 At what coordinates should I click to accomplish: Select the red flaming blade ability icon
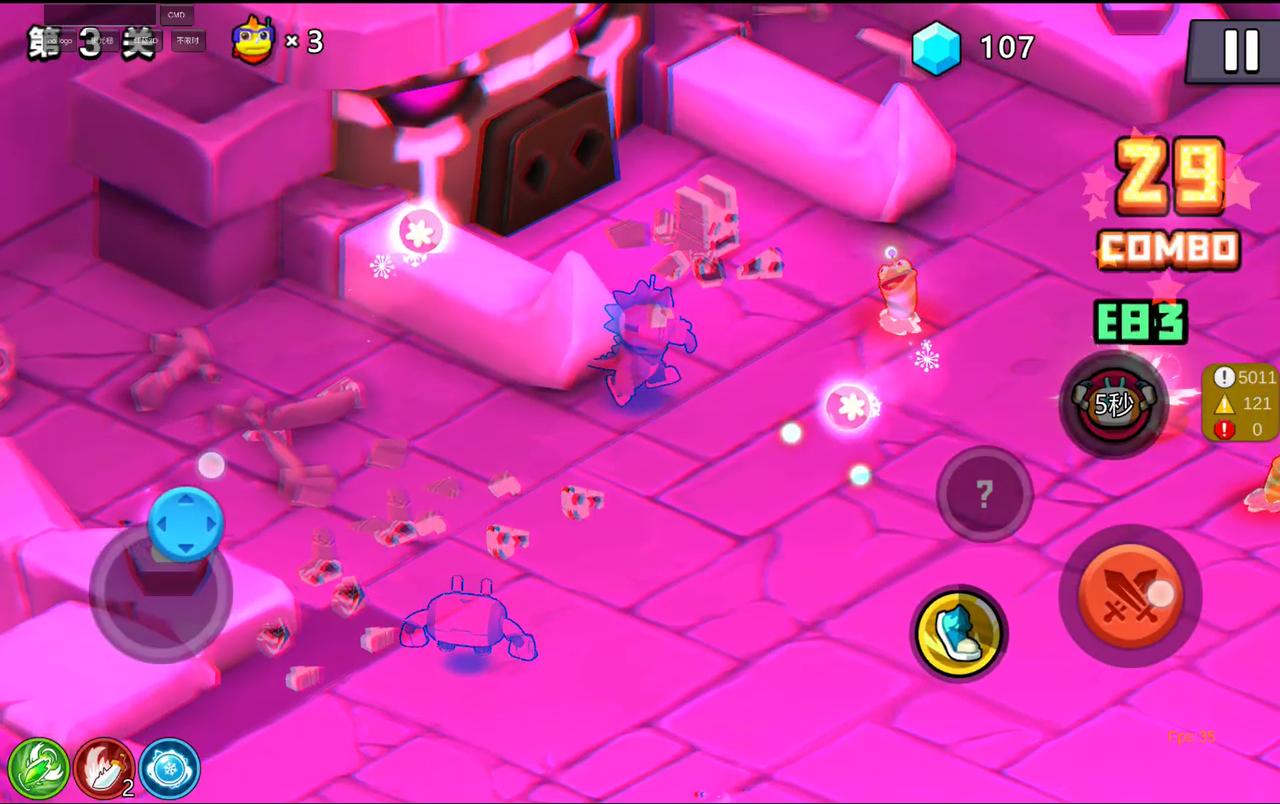point(103,769)
